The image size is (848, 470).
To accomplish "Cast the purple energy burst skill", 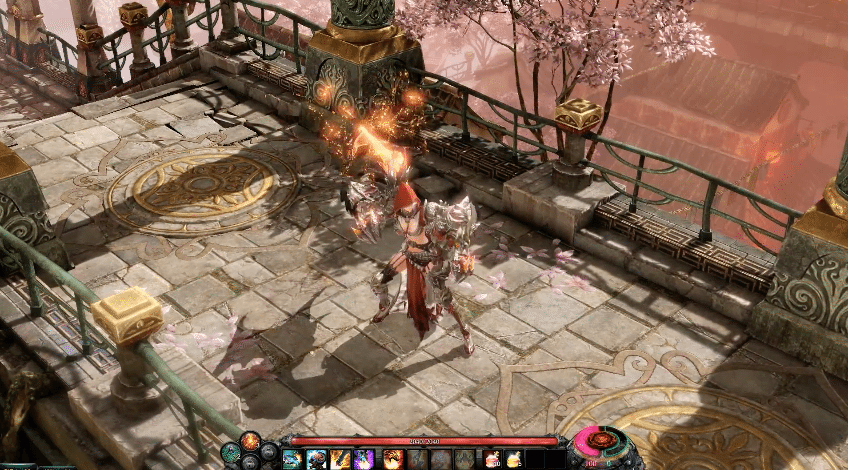I will pos(363,458).
